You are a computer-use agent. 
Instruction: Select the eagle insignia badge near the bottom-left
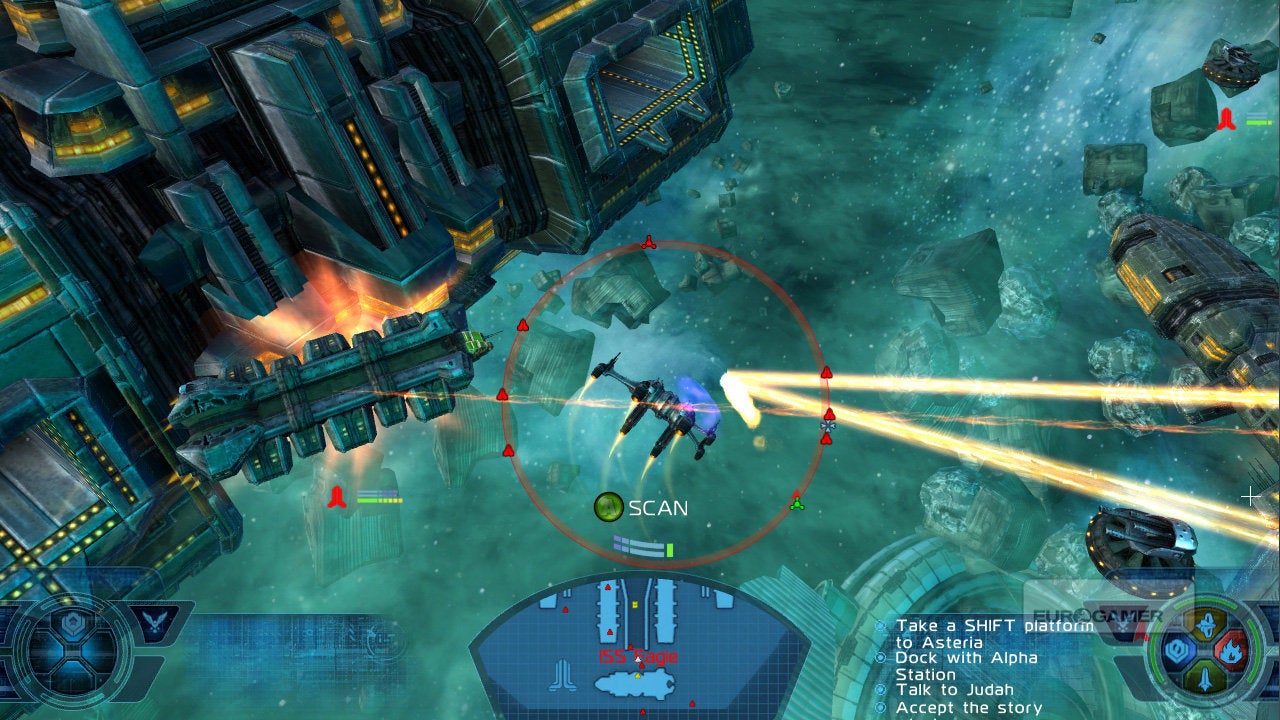tap(154, 621)
